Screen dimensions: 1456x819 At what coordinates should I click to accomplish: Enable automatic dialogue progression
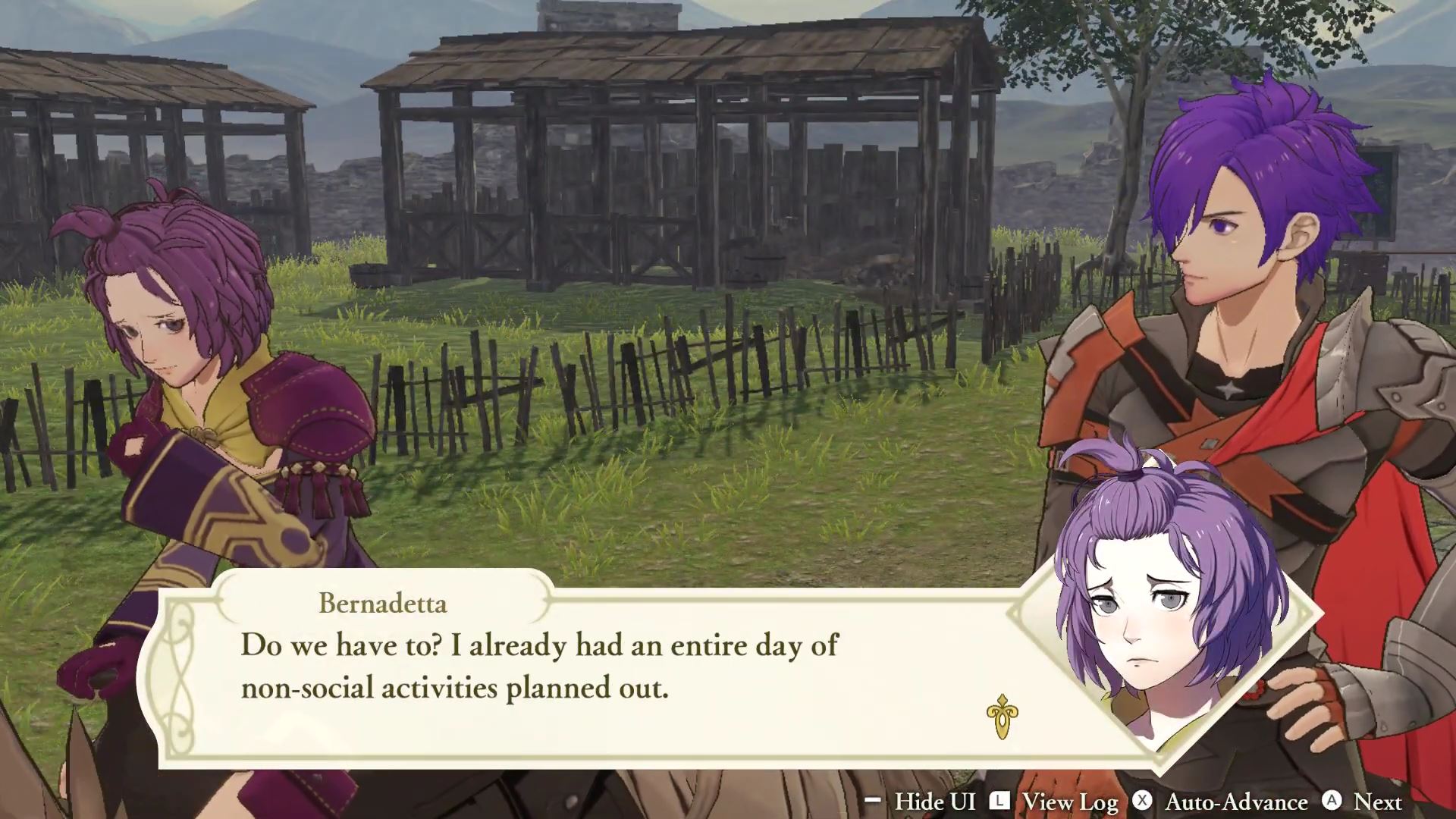coord(1236,802)
